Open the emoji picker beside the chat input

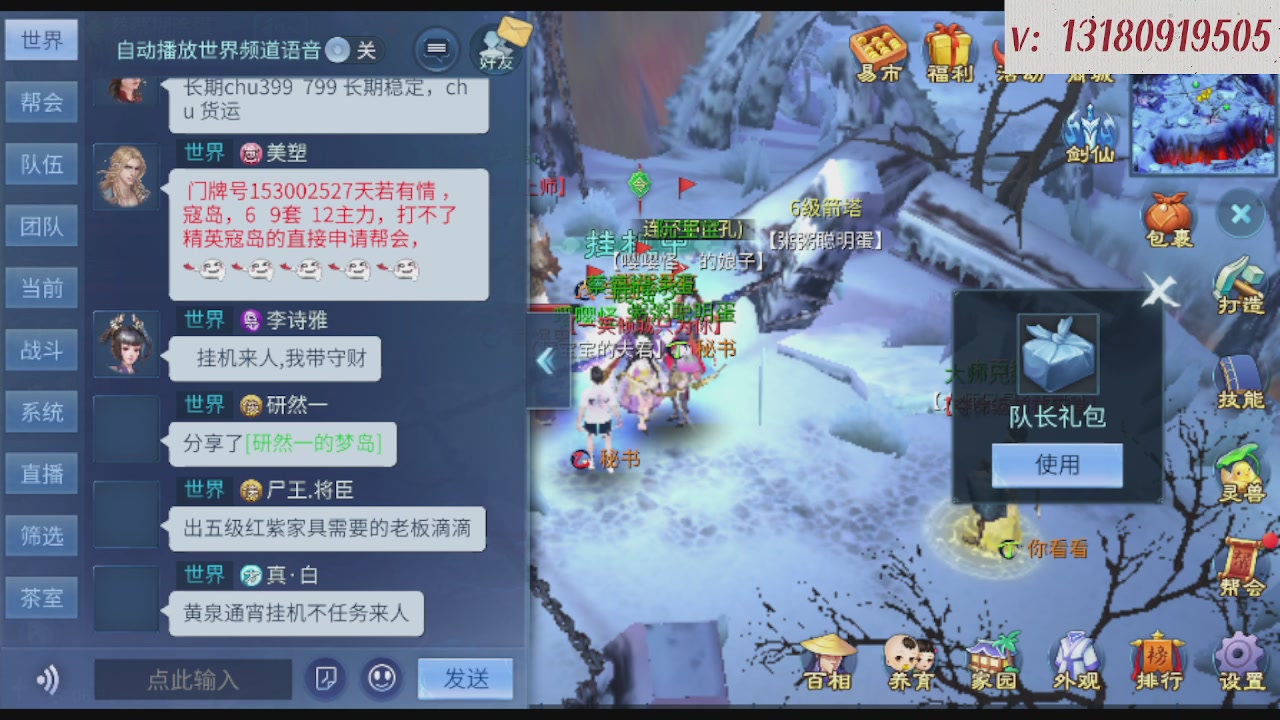tap(383, 678)
